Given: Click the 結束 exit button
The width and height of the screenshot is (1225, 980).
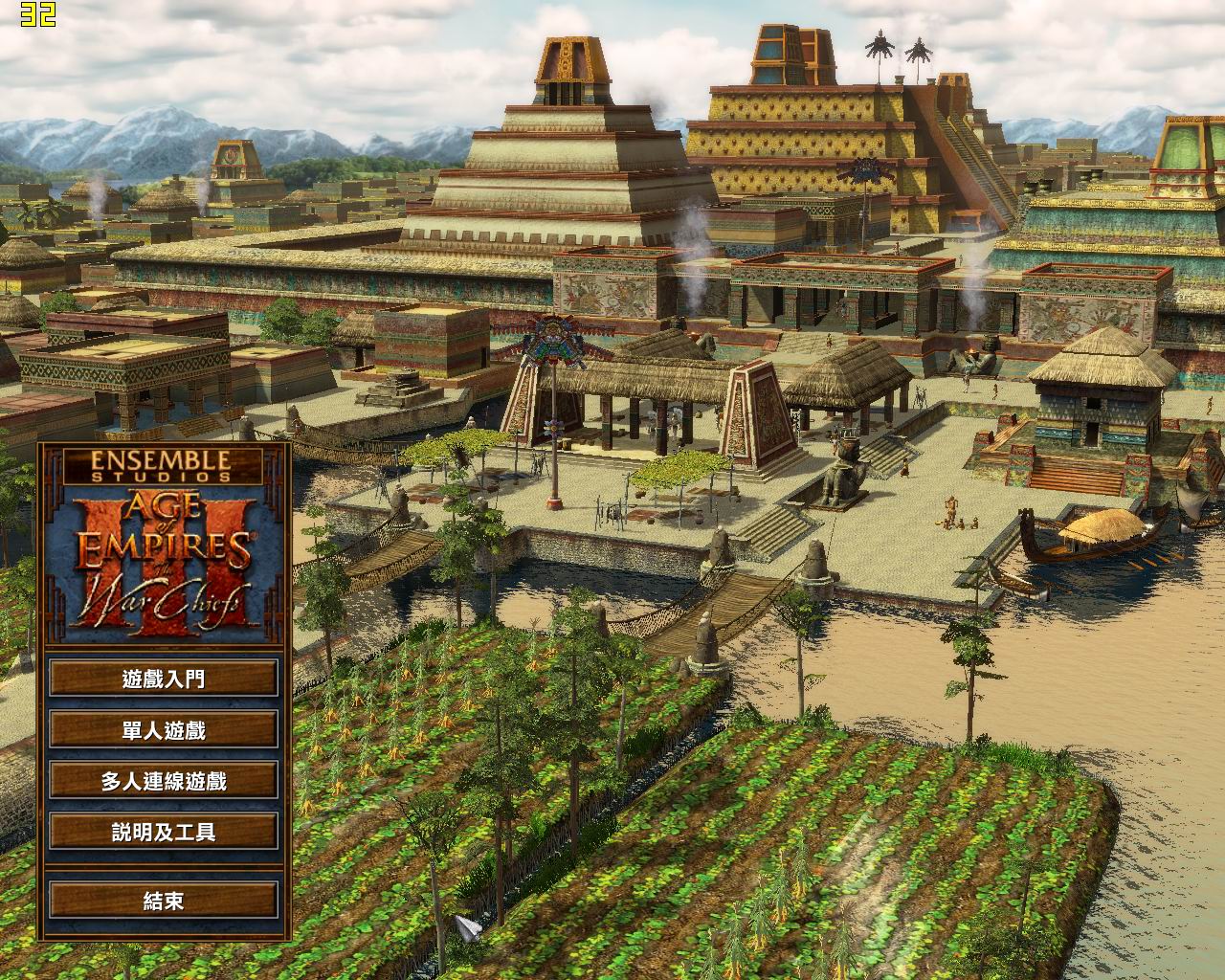Looking at the screenshot, I should click(164, 901).
